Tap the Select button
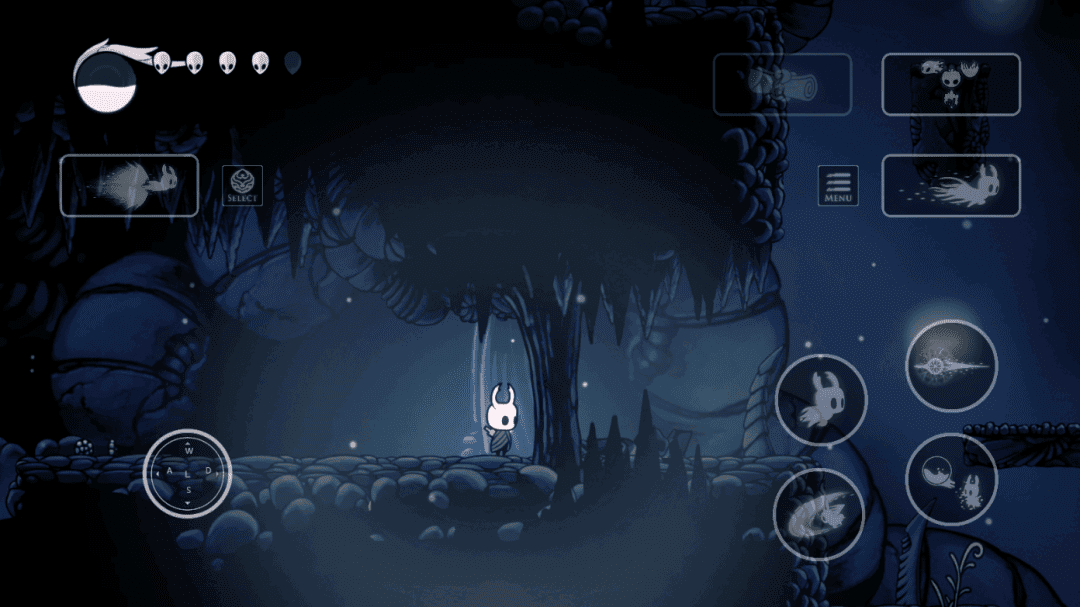Screen dimensions: 1080x607 [242, 186]
